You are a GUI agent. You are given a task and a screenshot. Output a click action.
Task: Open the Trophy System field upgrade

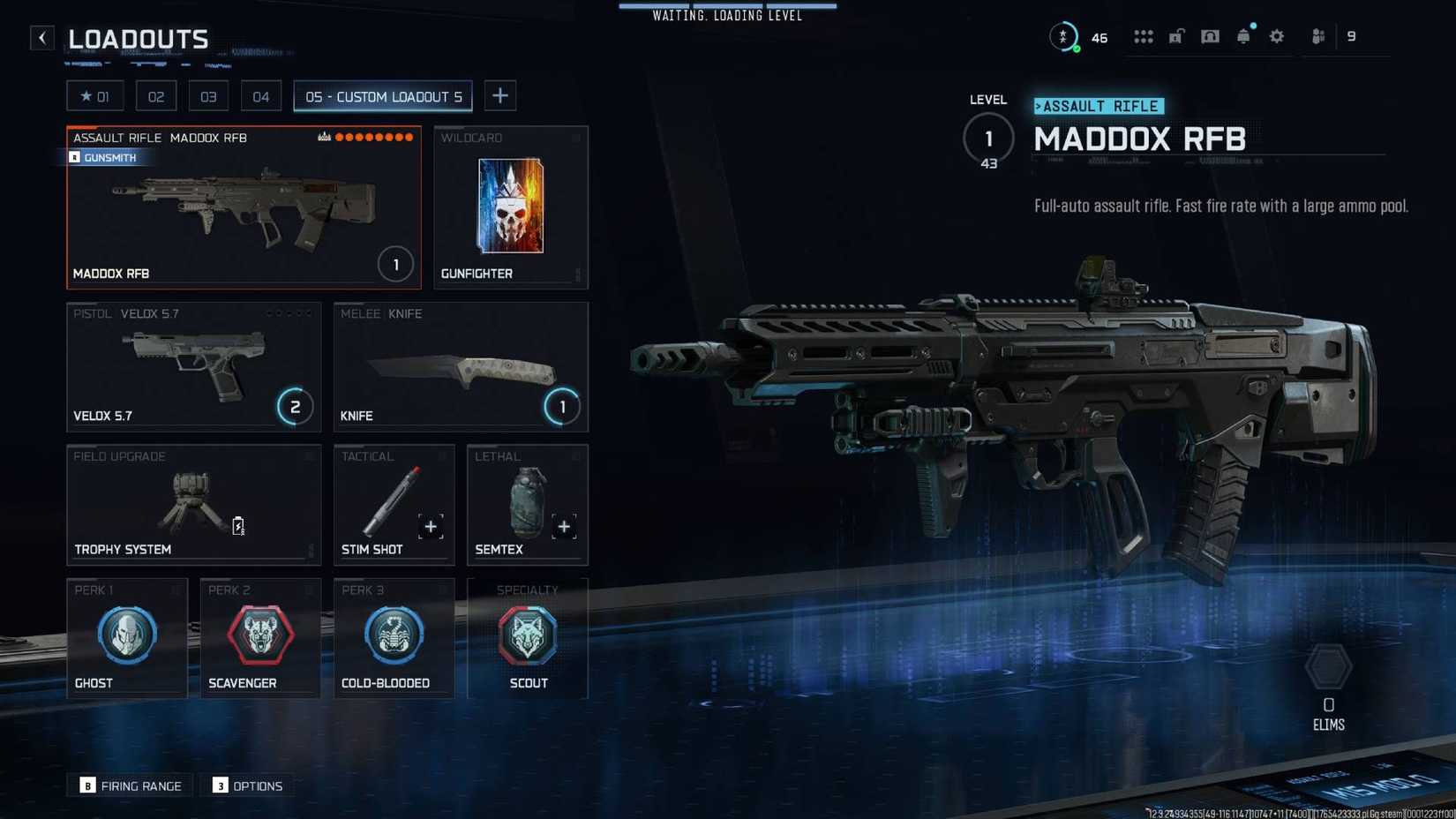click(x=193, y=503)
